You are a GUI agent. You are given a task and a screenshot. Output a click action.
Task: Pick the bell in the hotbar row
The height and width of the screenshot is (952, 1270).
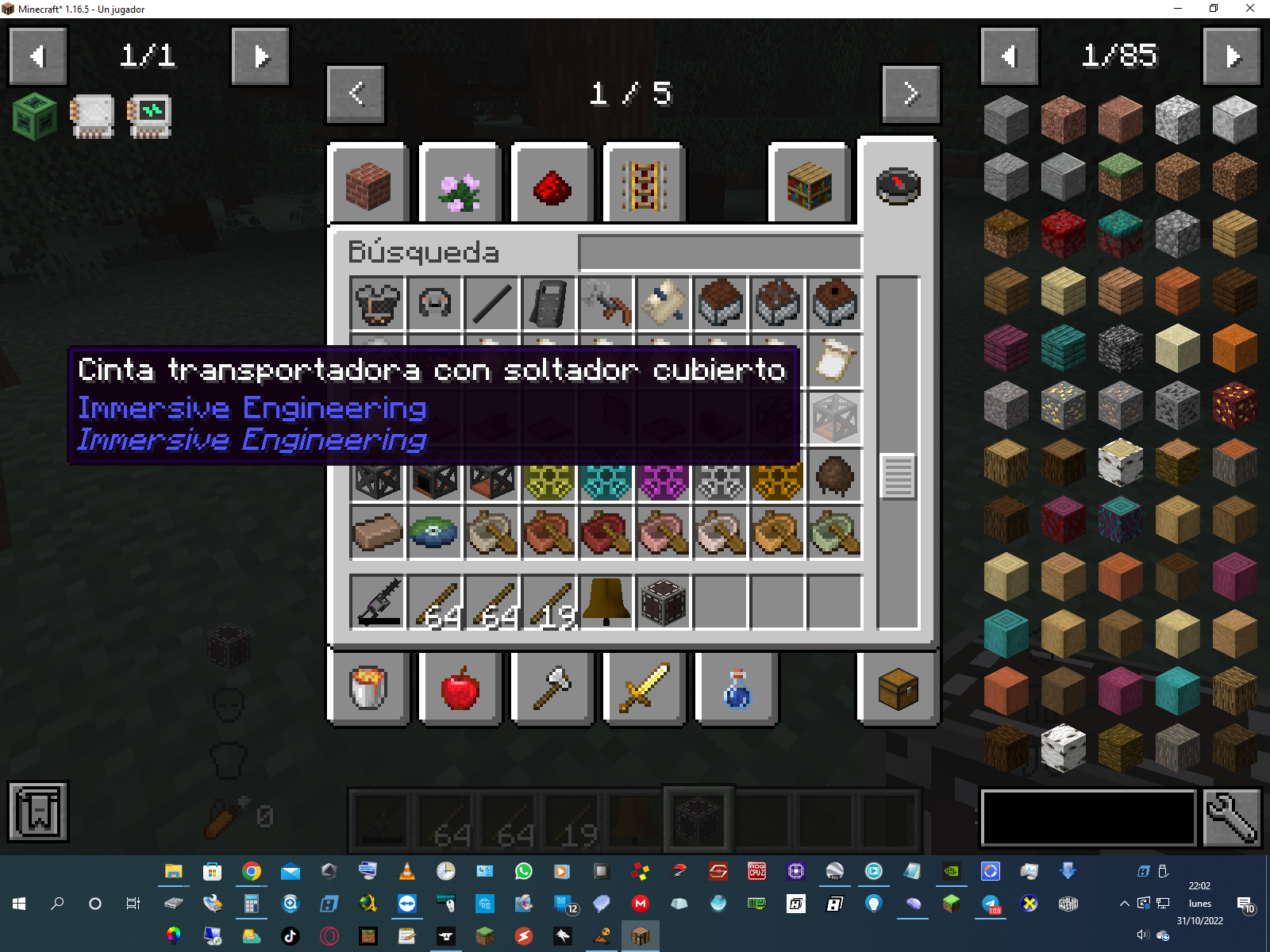point(606,602)
